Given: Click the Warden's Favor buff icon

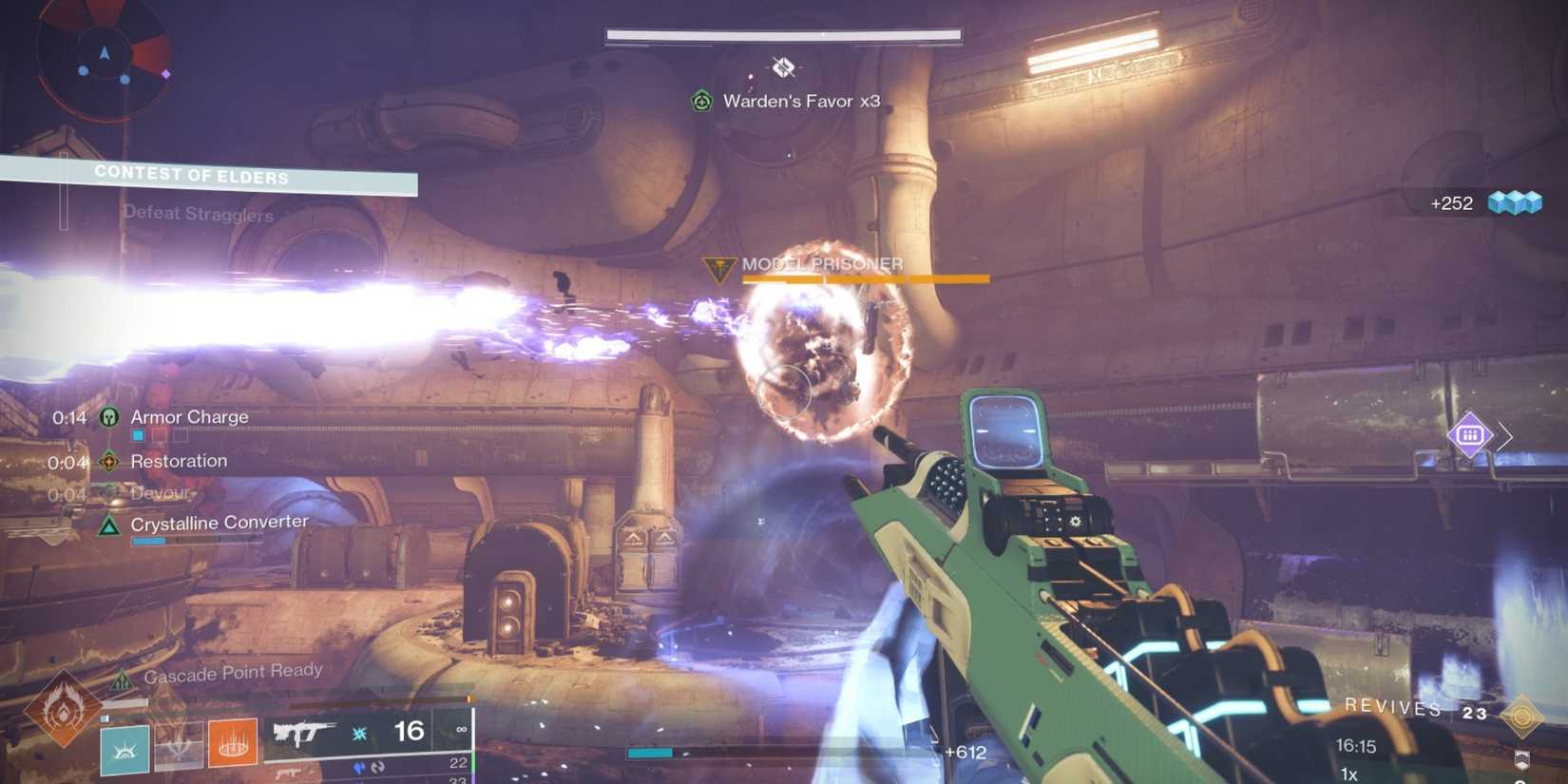Looking at the screenshot, I should coord(702,99).
